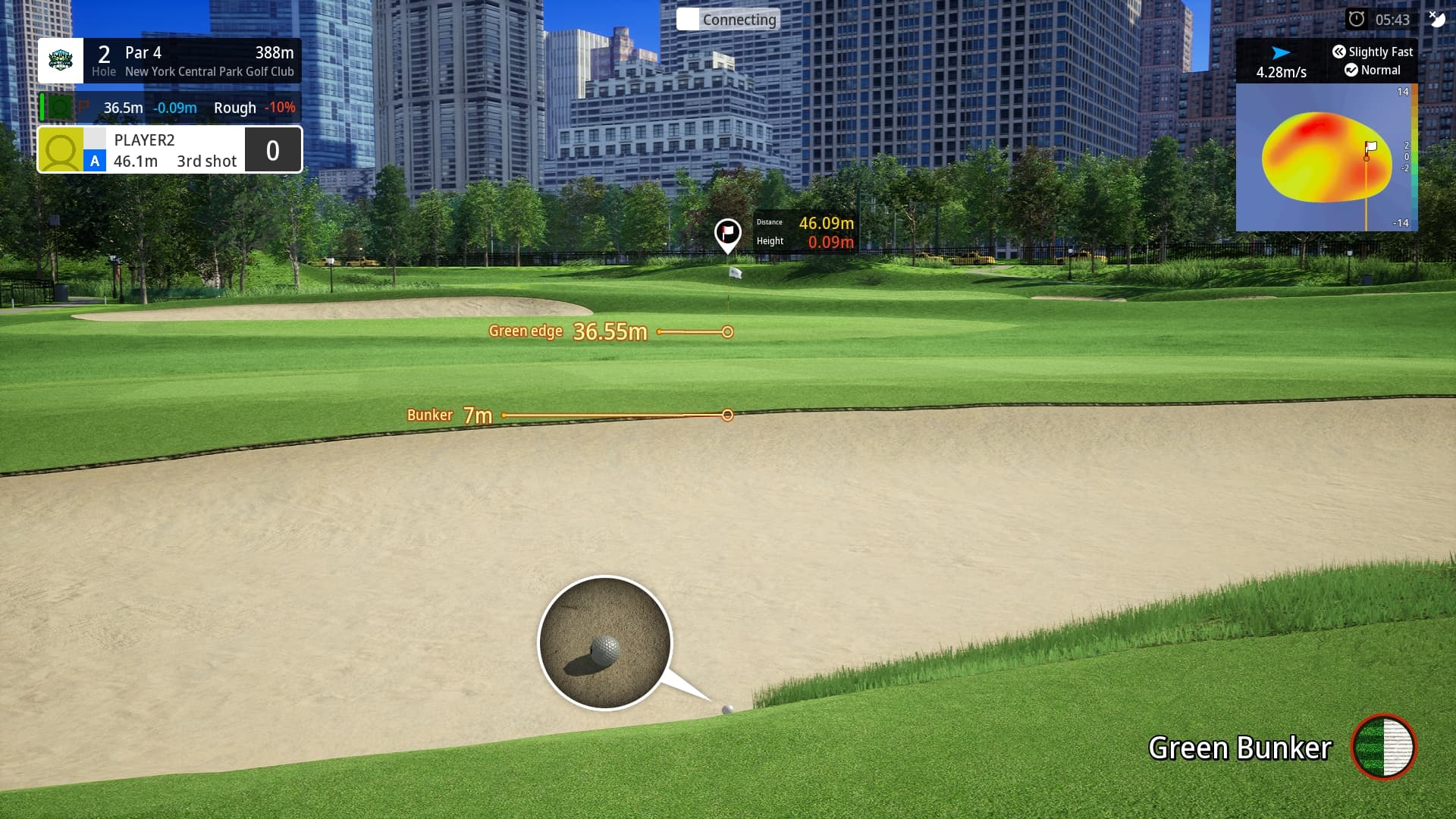Select the PLAYER2 scorecard panel
This screenshot has width=1456, height=819.
[x=170, y=150]
